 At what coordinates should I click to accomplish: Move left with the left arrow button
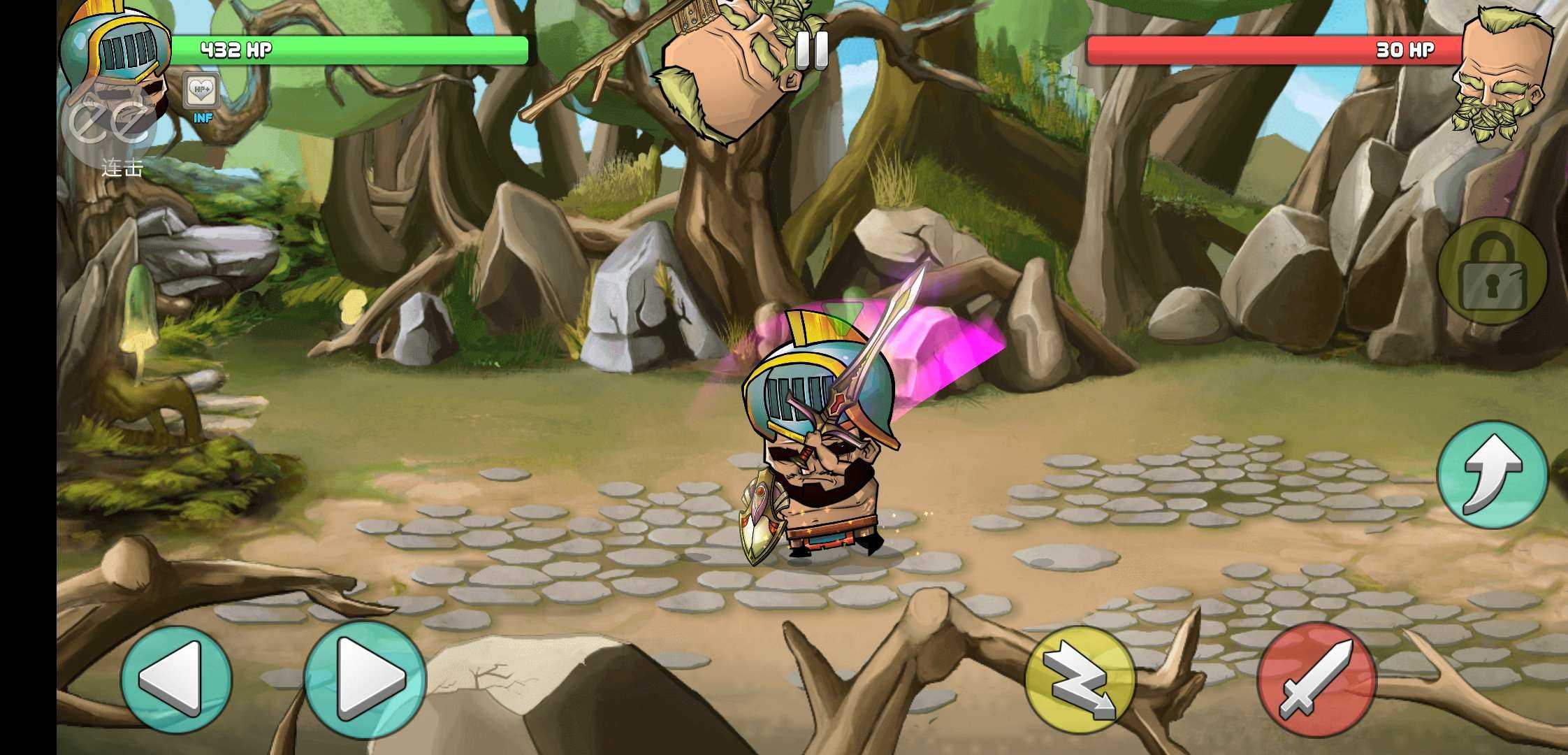point(175,679)
